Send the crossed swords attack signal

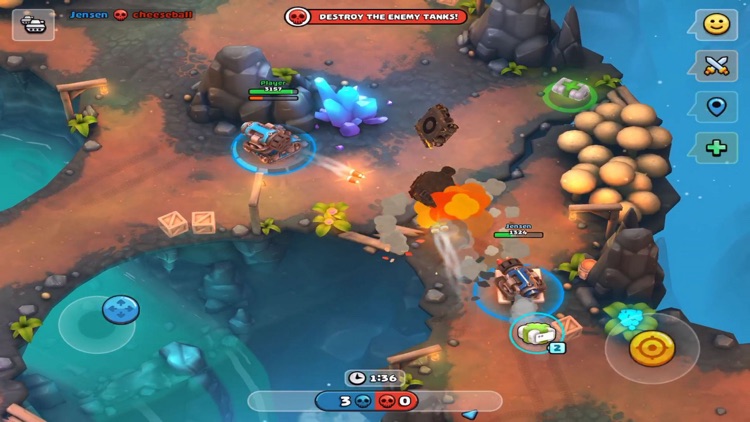[x=715, y=66]
